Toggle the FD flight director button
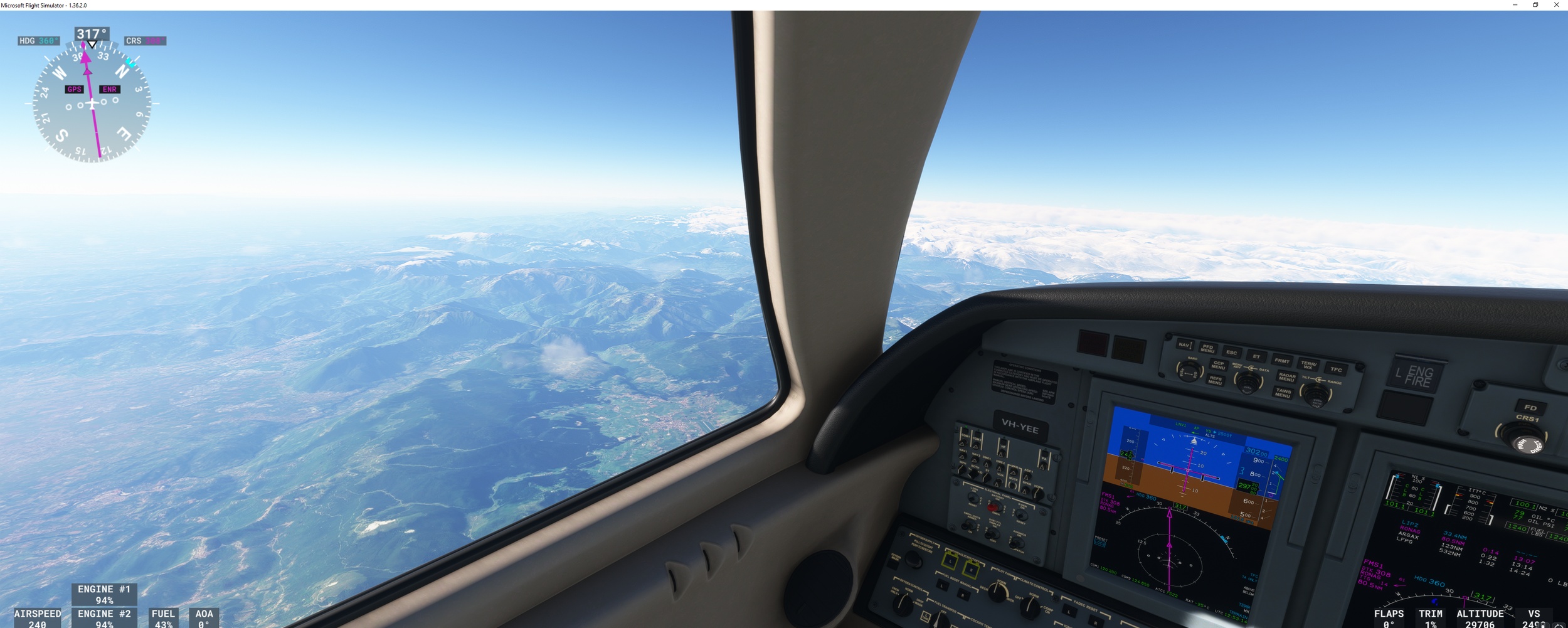Image resolution: width=1568 pixels, height=628 pixels. (1530, 407)
